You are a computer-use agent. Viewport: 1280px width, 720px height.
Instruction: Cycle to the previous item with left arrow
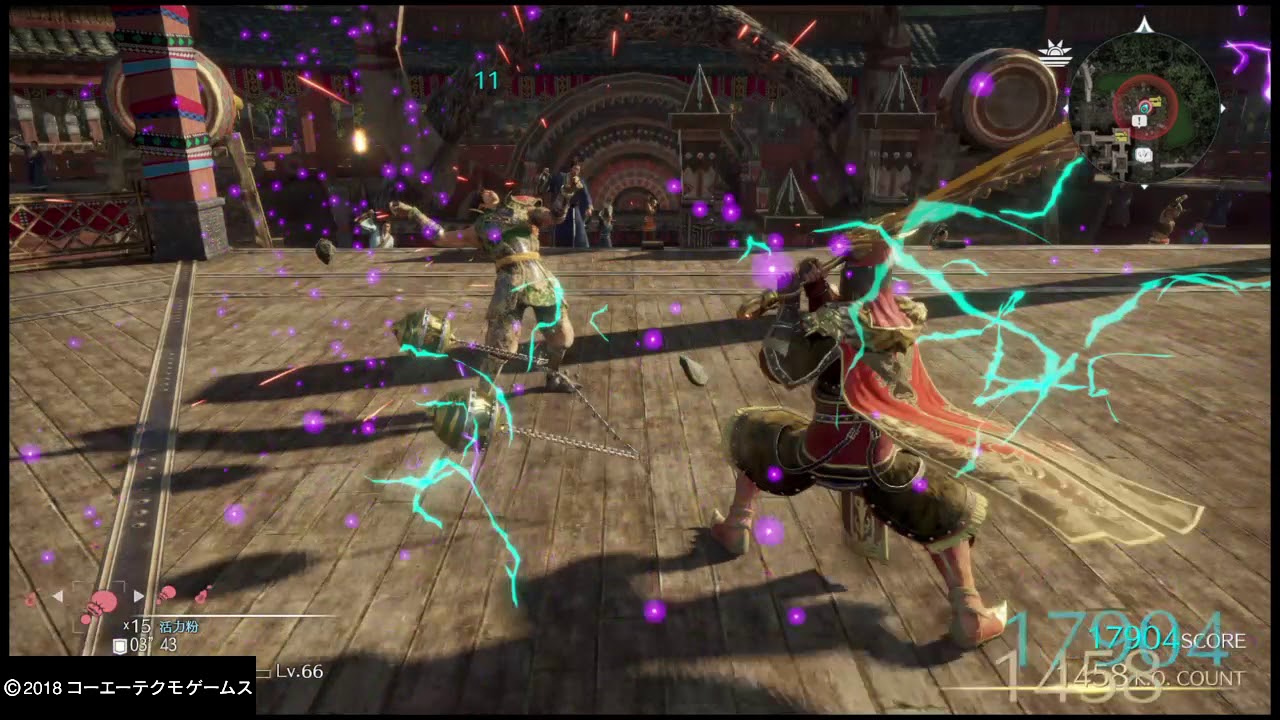click(x=58, y=596)
